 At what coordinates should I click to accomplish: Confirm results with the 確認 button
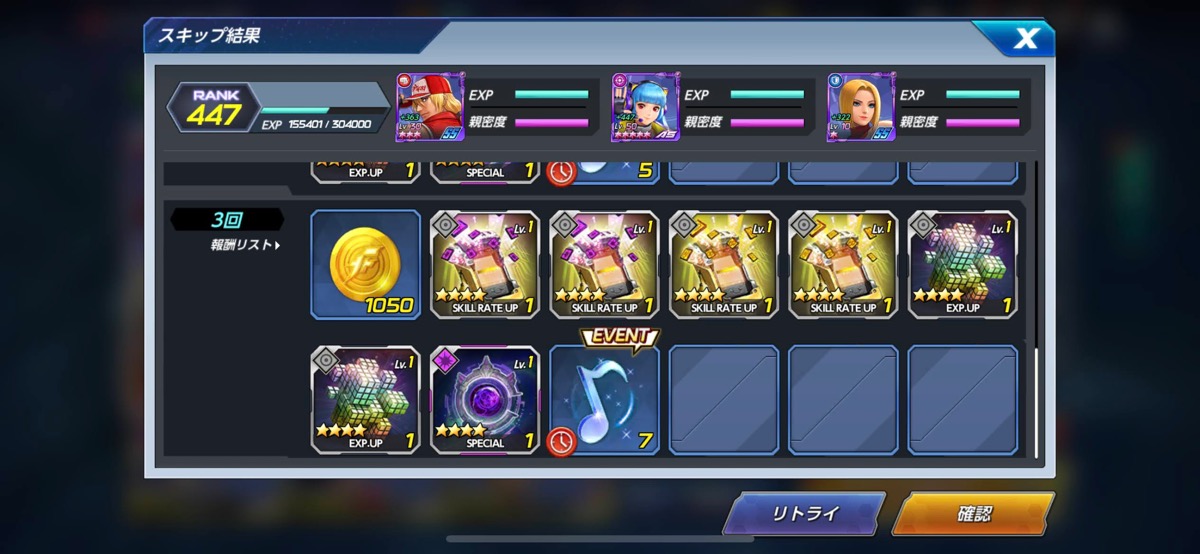(x=972, y=514)
